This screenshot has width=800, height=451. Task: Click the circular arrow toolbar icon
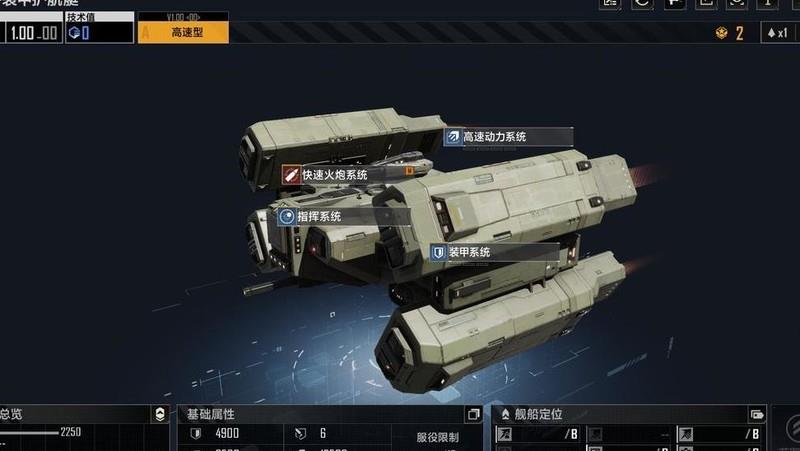642,3
